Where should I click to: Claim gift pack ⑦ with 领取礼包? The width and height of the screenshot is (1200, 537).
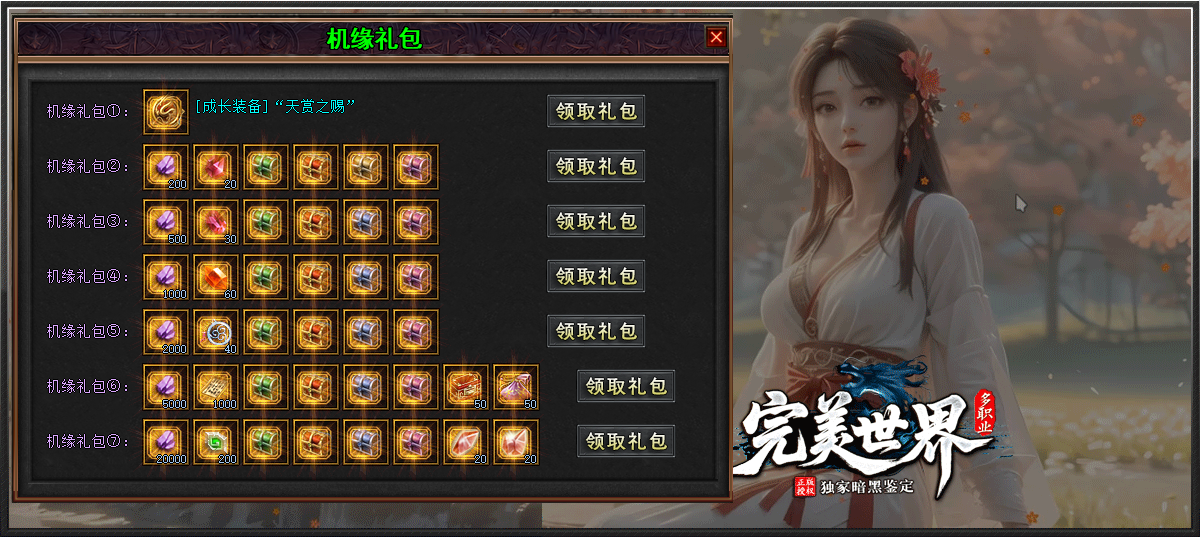(x=626, y=441)
